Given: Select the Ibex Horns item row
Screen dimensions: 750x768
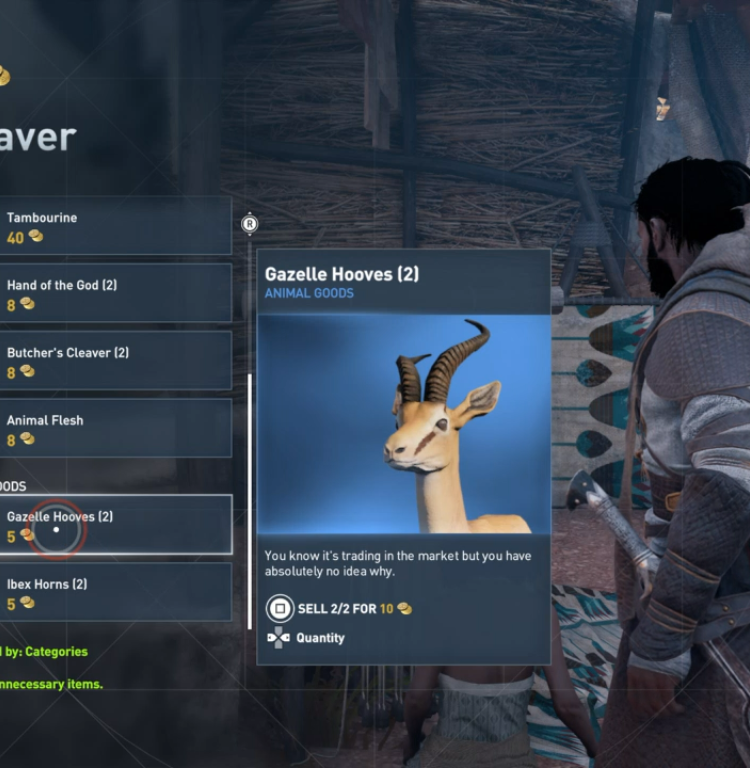Looking at the screenshot, I should (x=115, y=592).
